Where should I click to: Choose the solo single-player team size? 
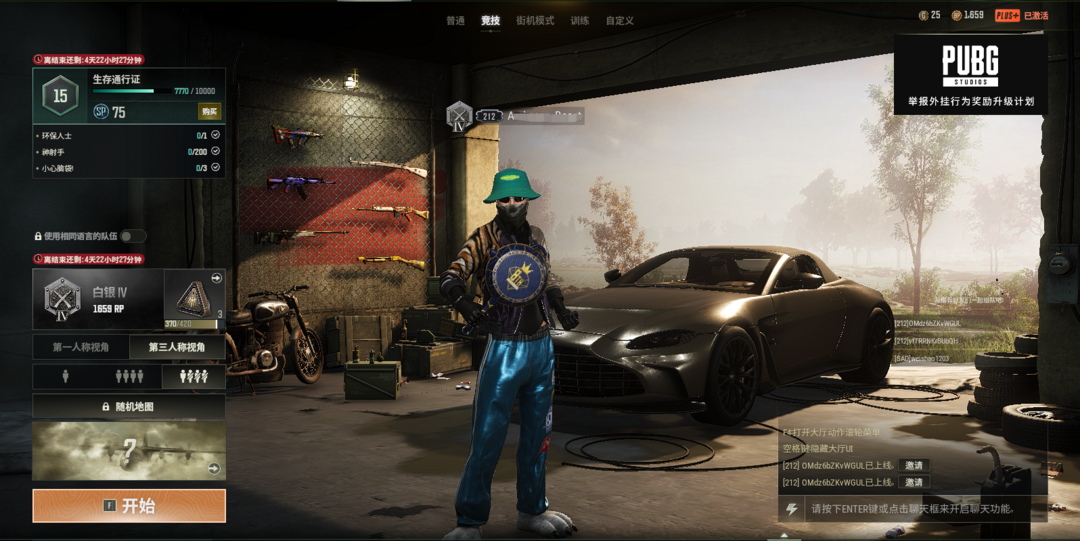[x=65, y=377]
